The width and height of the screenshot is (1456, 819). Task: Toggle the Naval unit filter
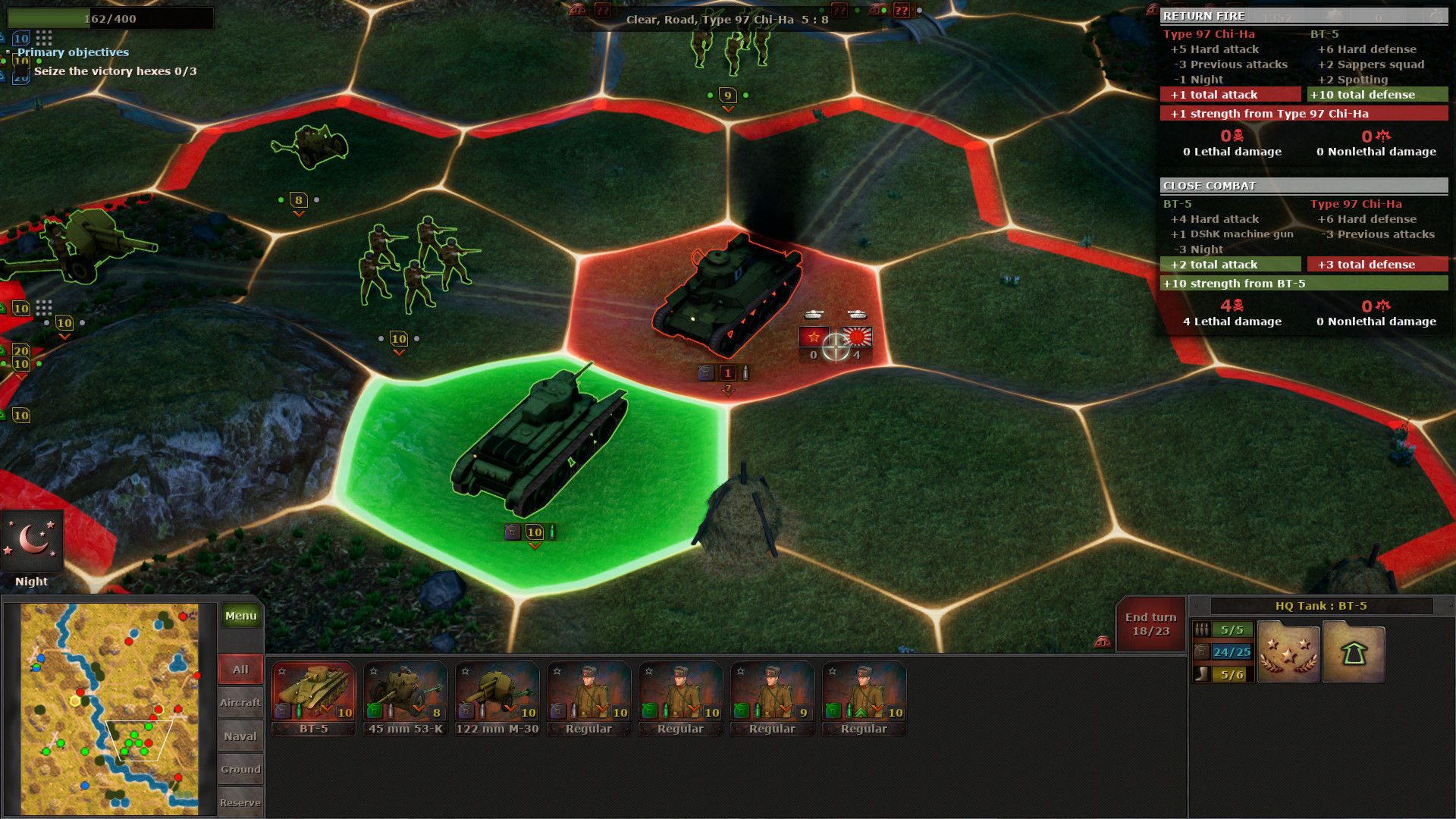[x=240, y=736]
